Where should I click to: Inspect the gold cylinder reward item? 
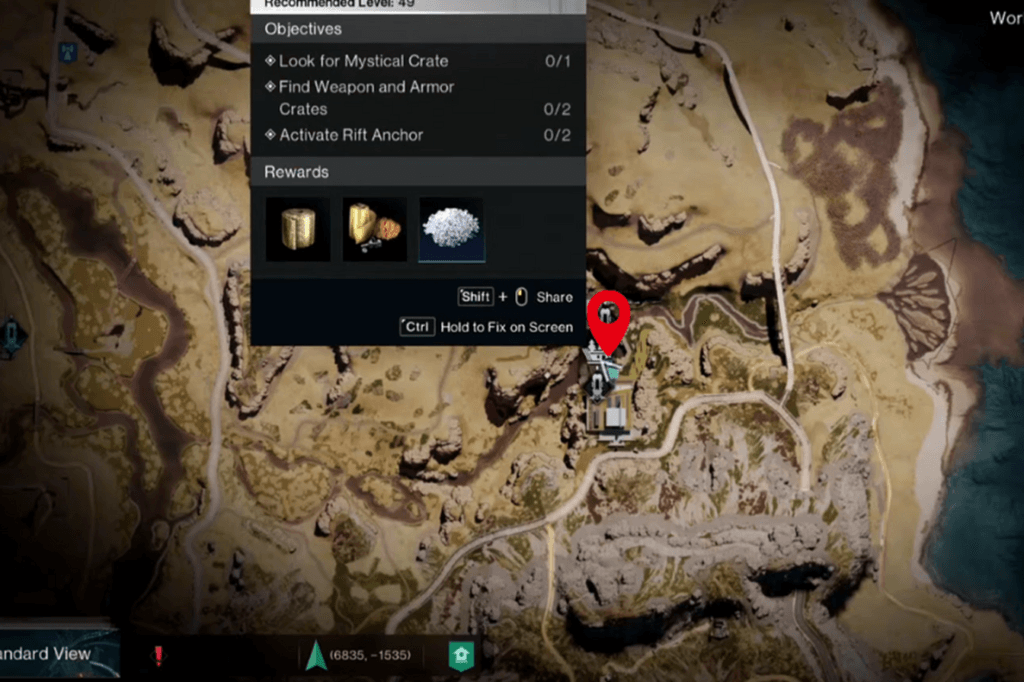[297, 229]
